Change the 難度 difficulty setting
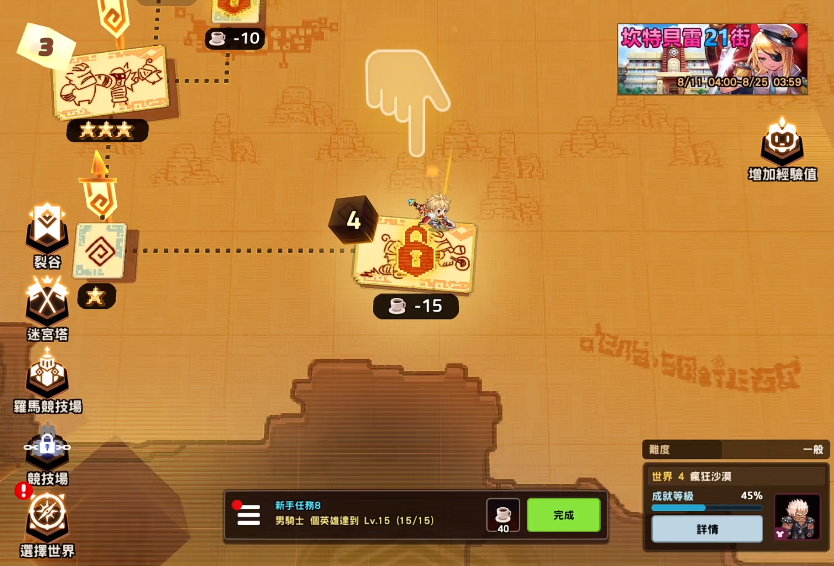The image size is (834, 566). point(735,450)
